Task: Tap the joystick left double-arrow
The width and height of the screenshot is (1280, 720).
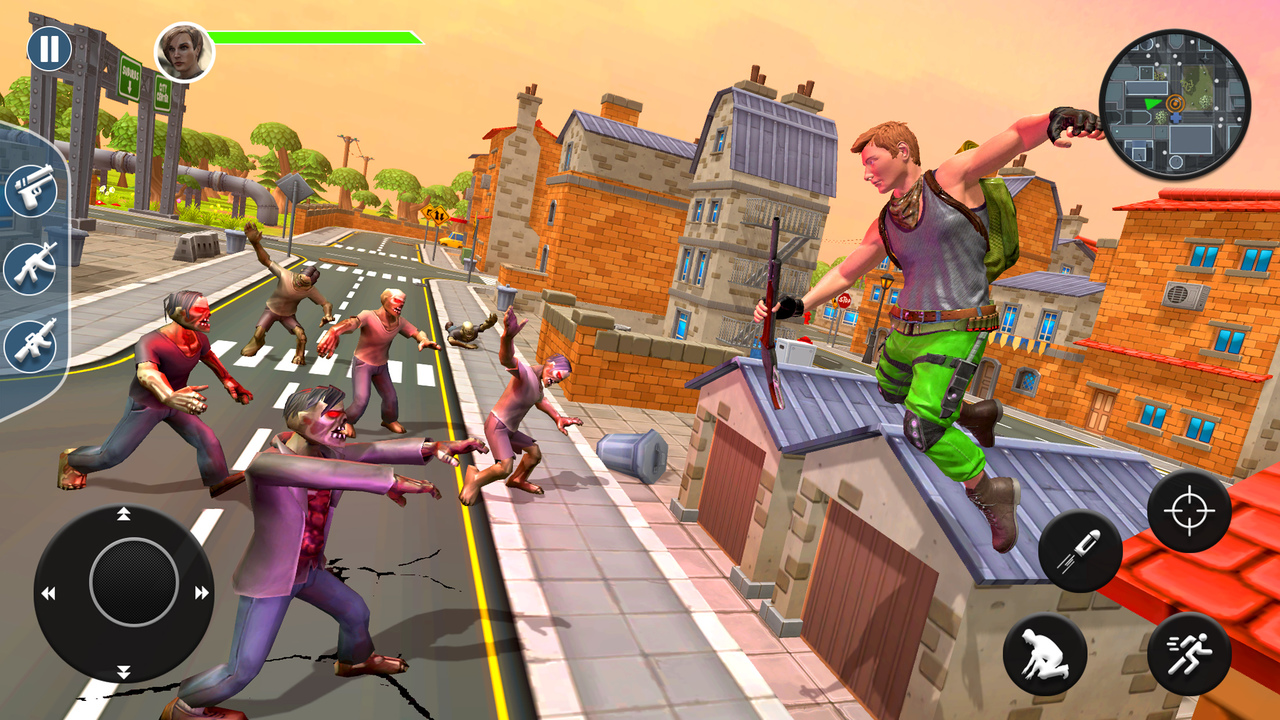Action: point(48,593)
